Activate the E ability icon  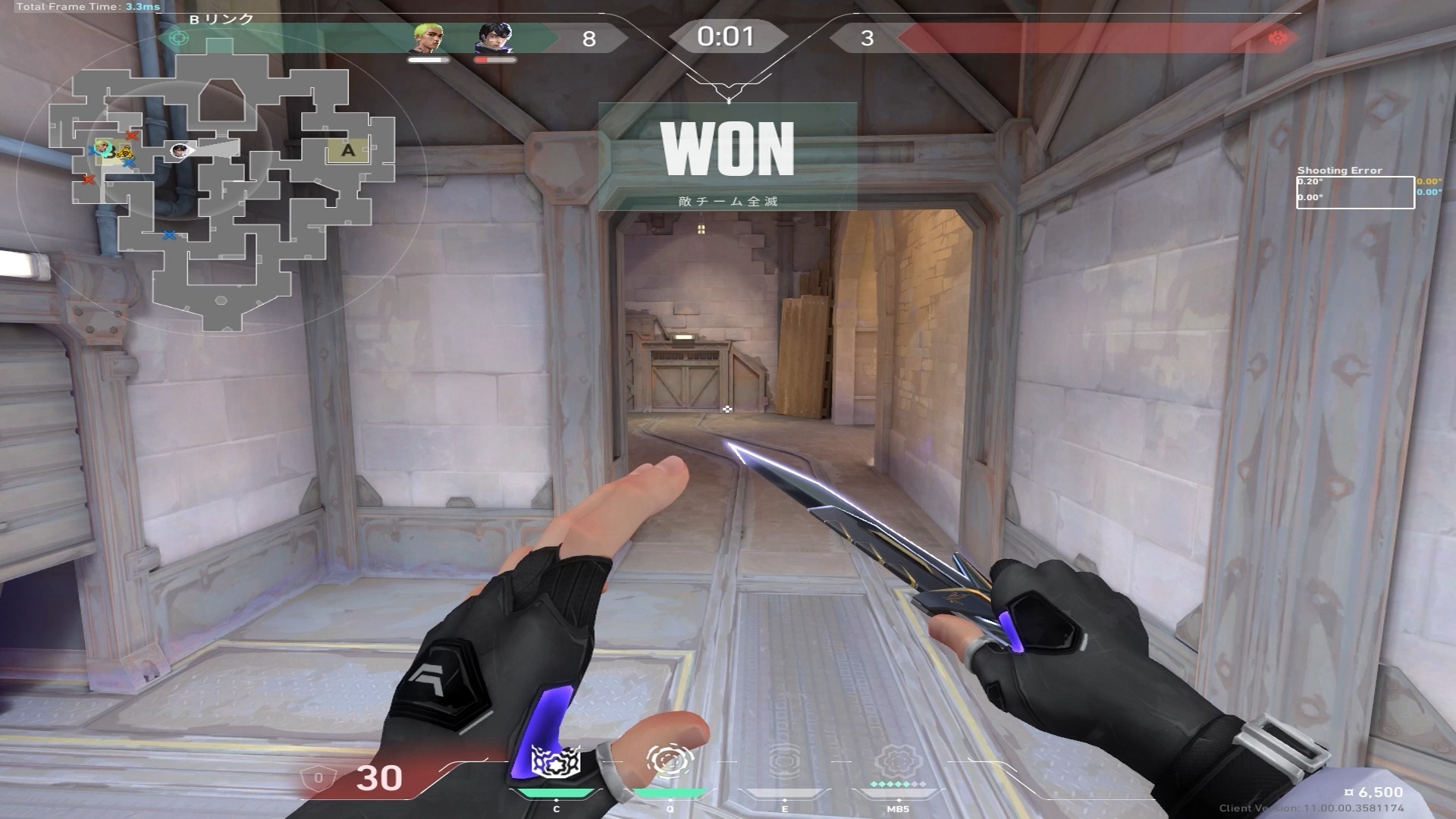[784, 762]
